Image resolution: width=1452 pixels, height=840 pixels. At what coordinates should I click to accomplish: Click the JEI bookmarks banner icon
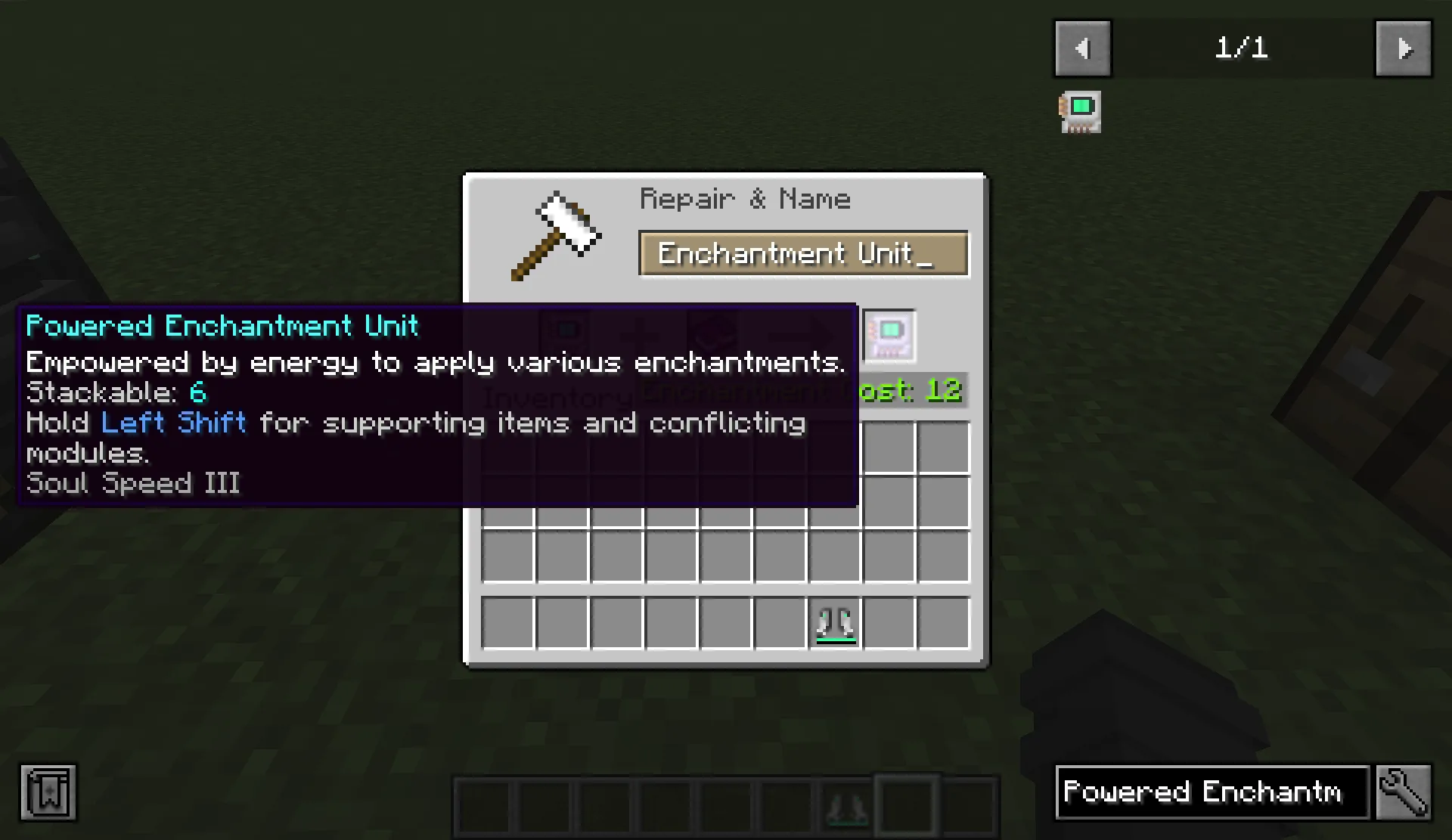[x=48, y=792]
